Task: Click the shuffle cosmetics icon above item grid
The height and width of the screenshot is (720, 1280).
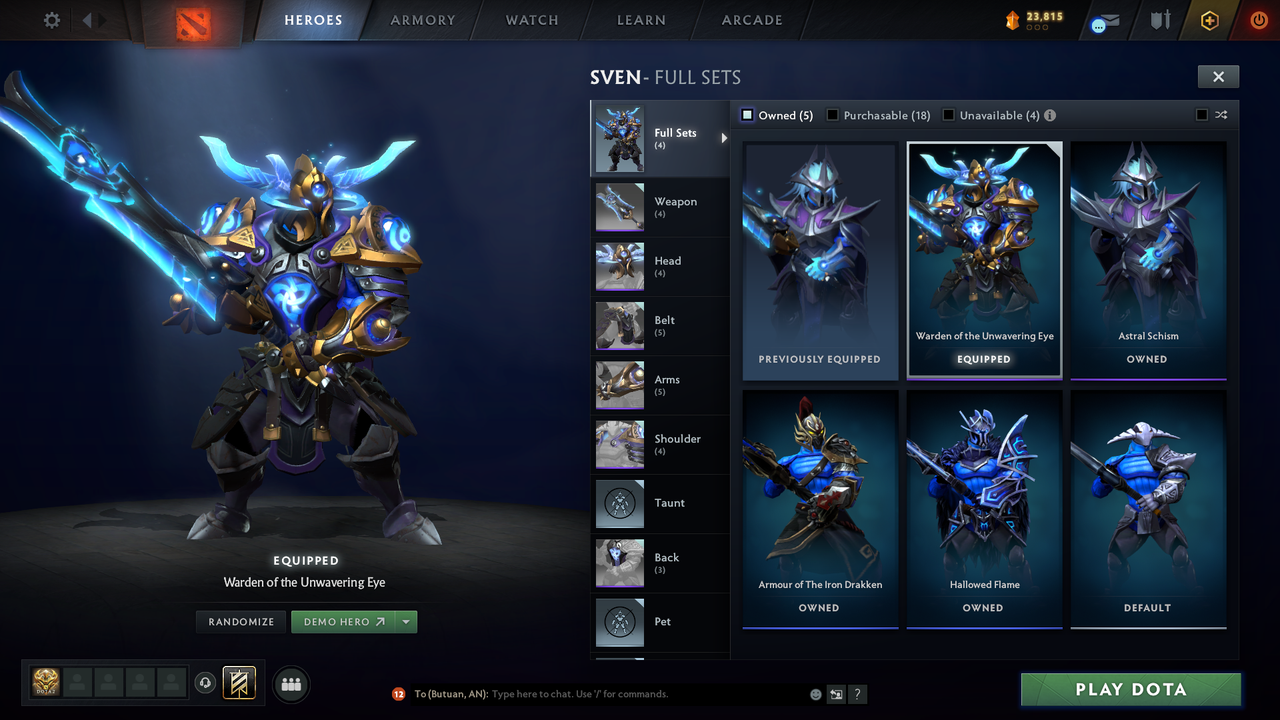Action: (1221, 115)
